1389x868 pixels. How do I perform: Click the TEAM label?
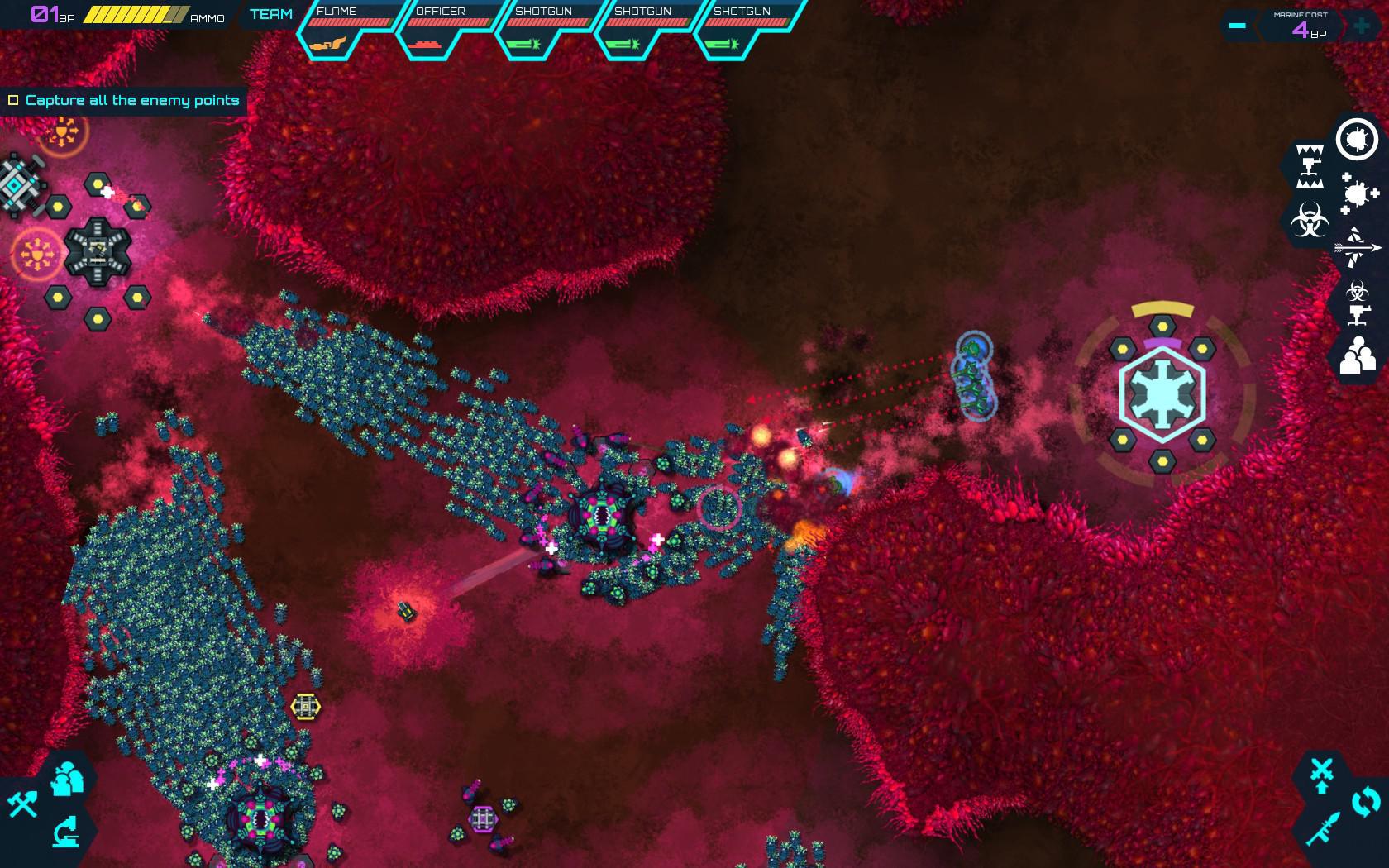click(273, 14)
